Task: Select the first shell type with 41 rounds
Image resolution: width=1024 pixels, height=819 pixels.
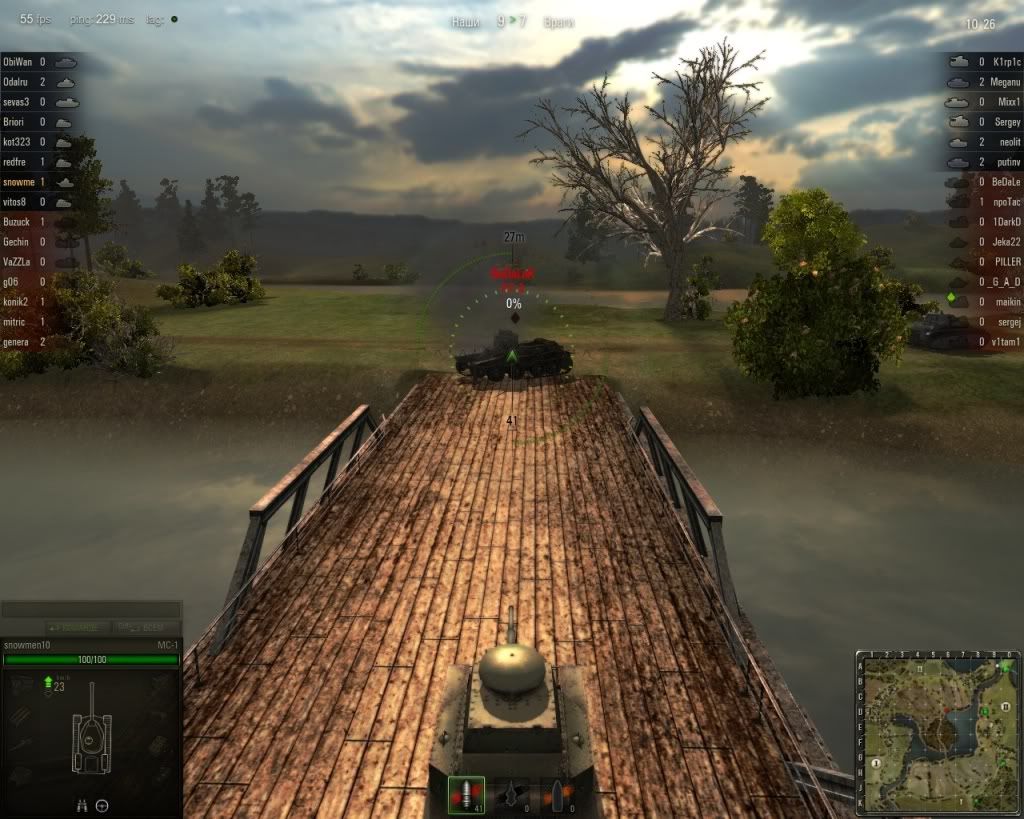Action: point(466,795)
